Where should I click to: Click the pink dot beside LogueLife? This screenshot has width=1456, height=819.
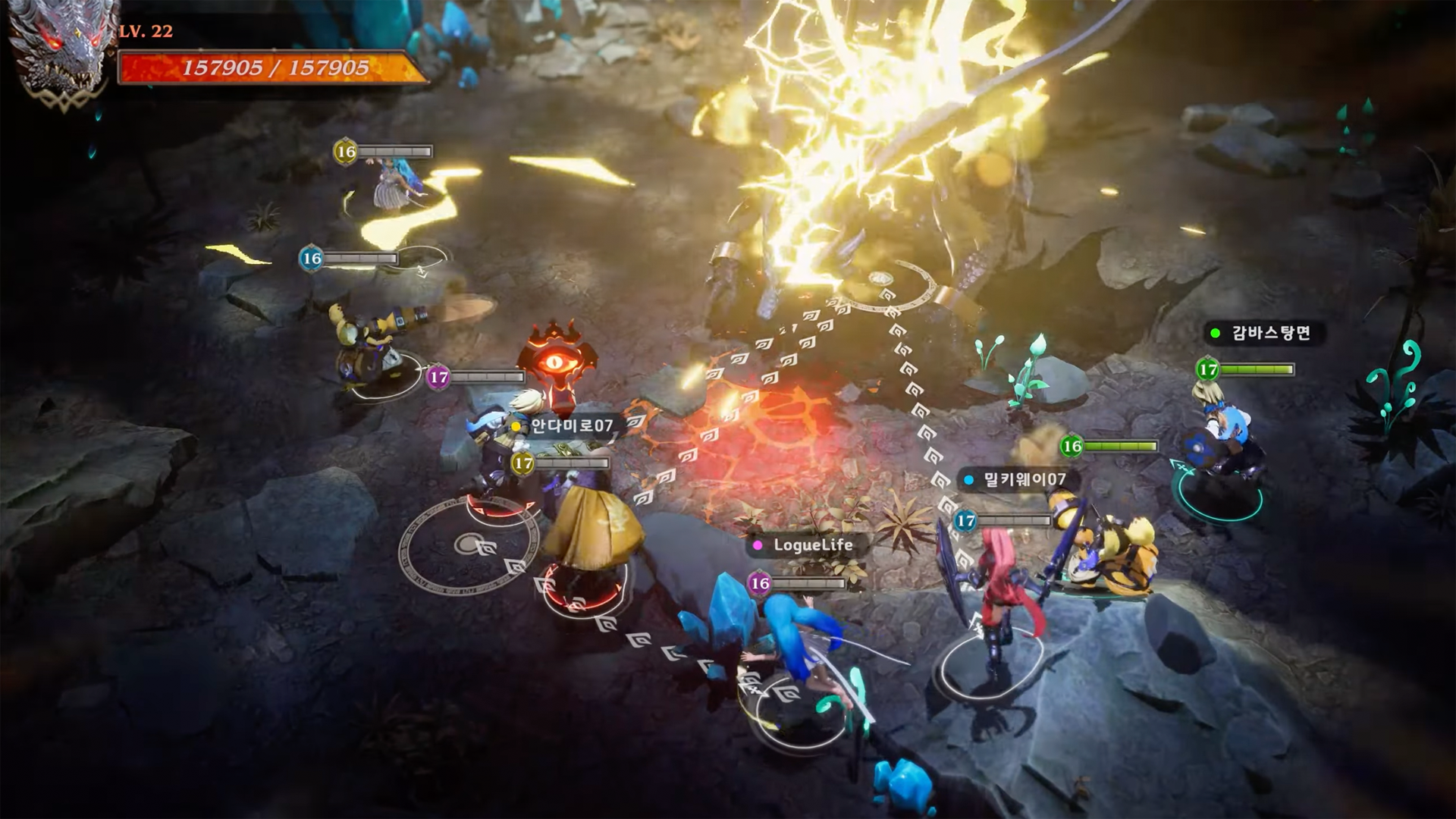[756, 544]
